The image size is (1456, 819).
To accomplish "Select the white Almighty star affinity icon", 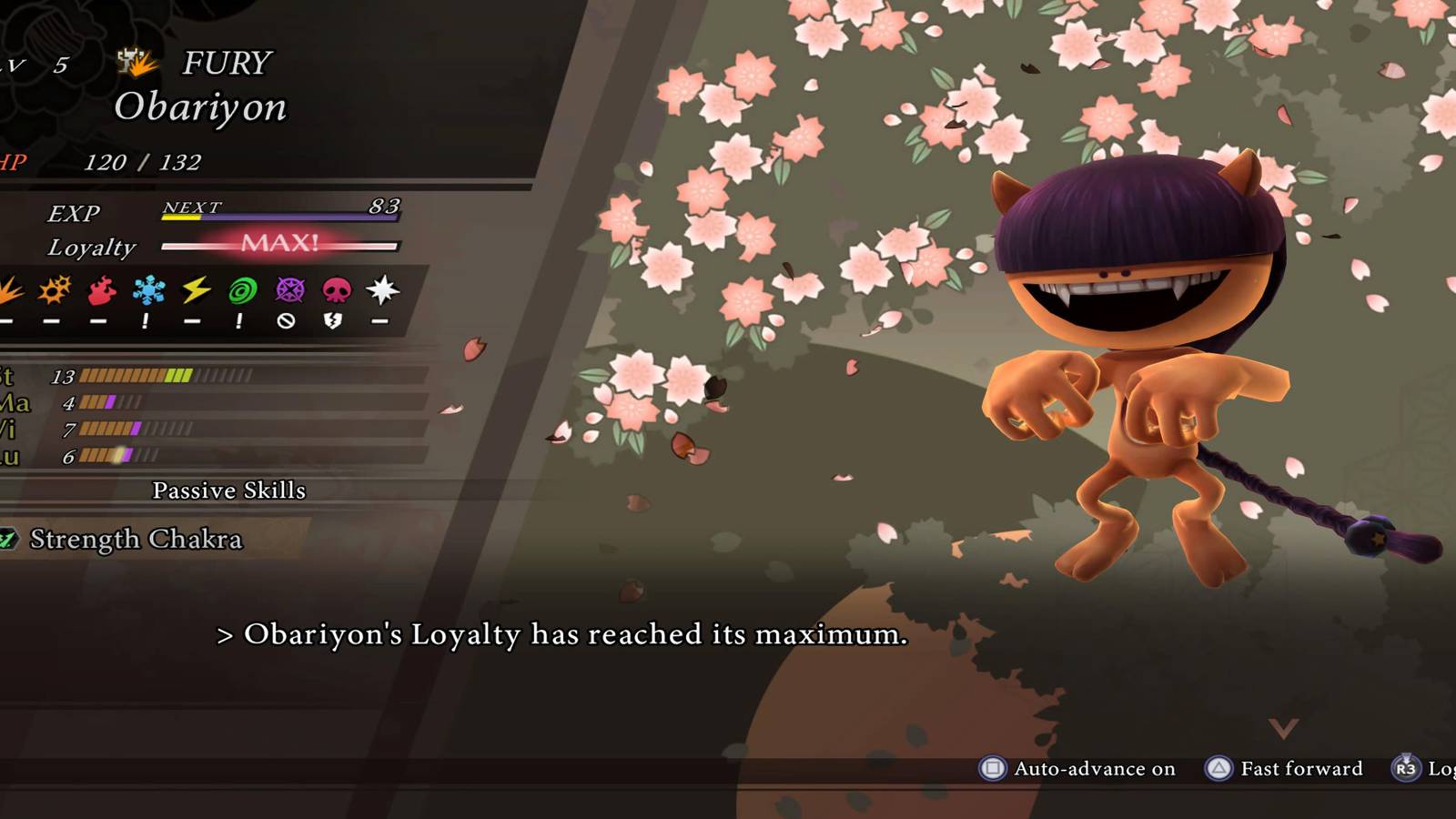I will [383, 289].
